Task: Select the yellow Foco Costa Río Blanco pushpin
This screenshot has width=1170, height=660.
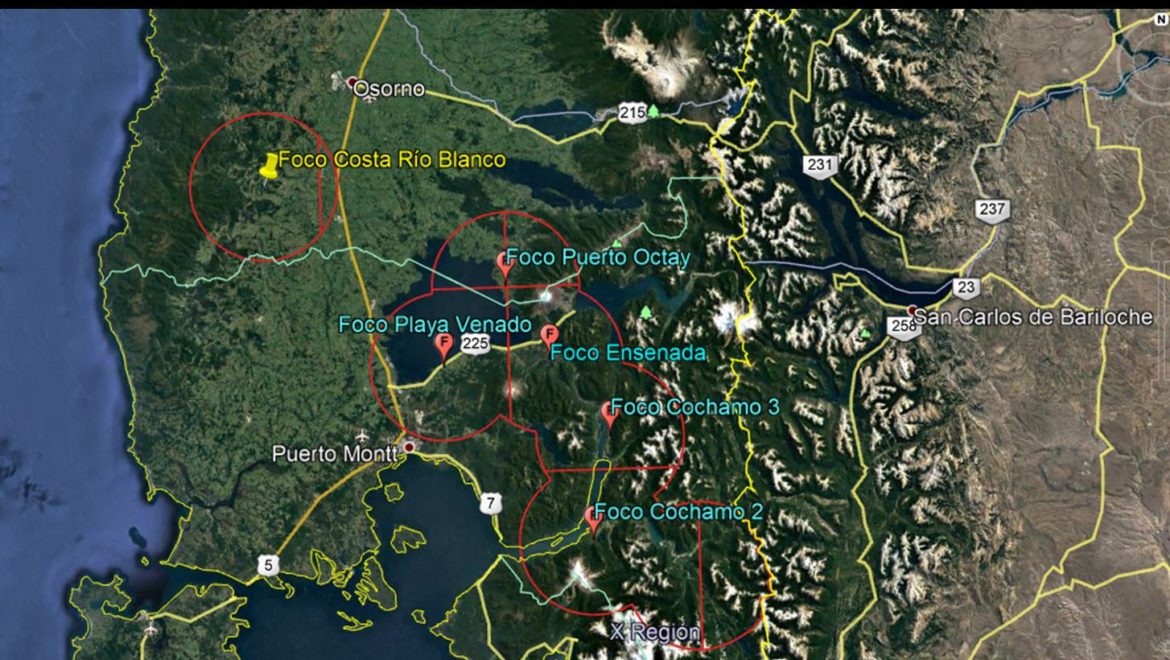Action: (268, 166)
